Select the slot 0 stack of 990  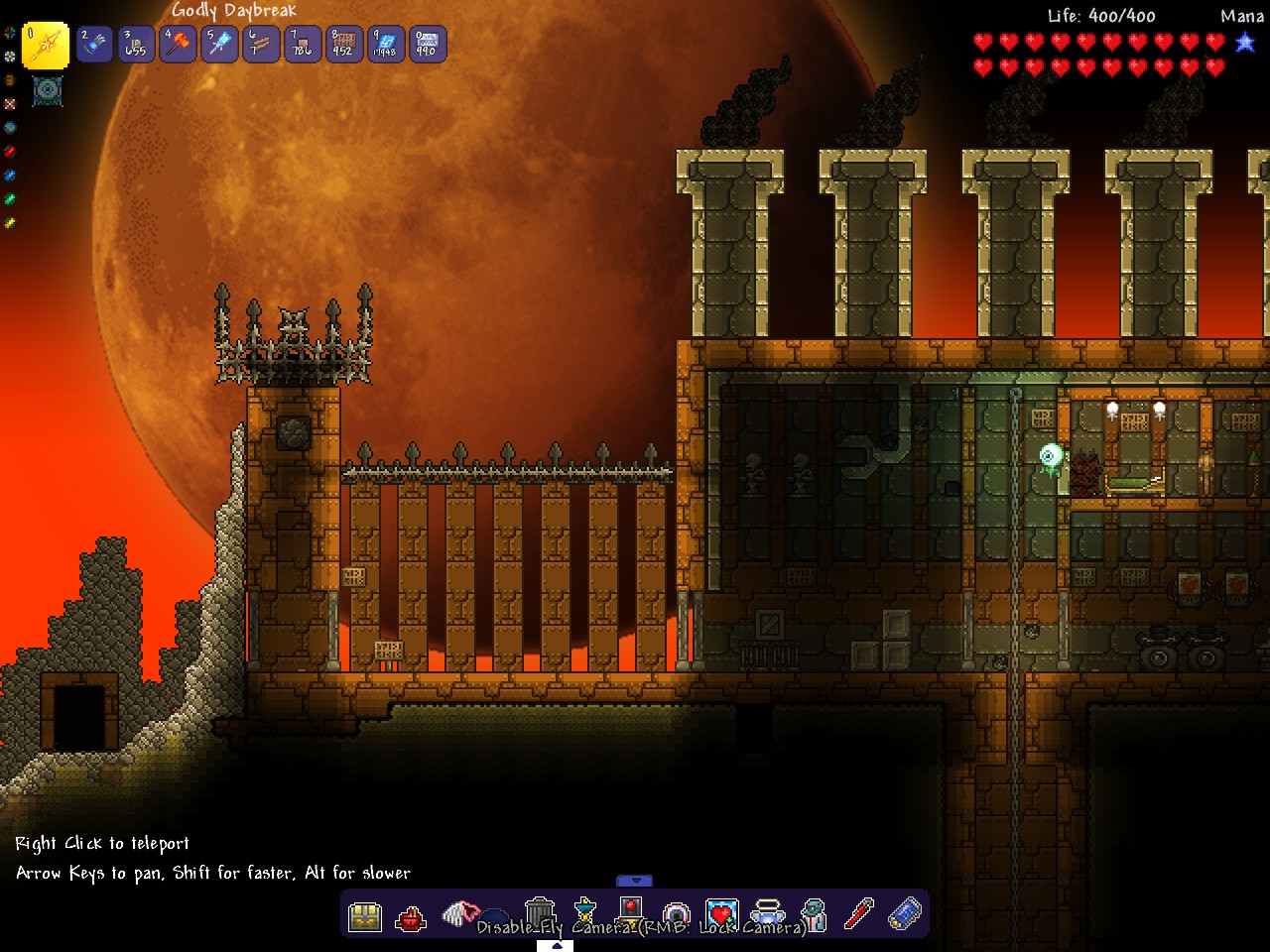[428, 45]
